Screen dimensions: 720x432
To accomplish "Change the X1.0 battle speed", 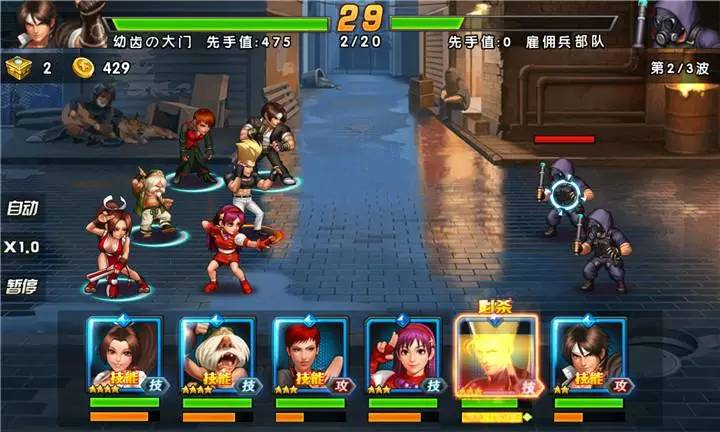I will point(22,247).
